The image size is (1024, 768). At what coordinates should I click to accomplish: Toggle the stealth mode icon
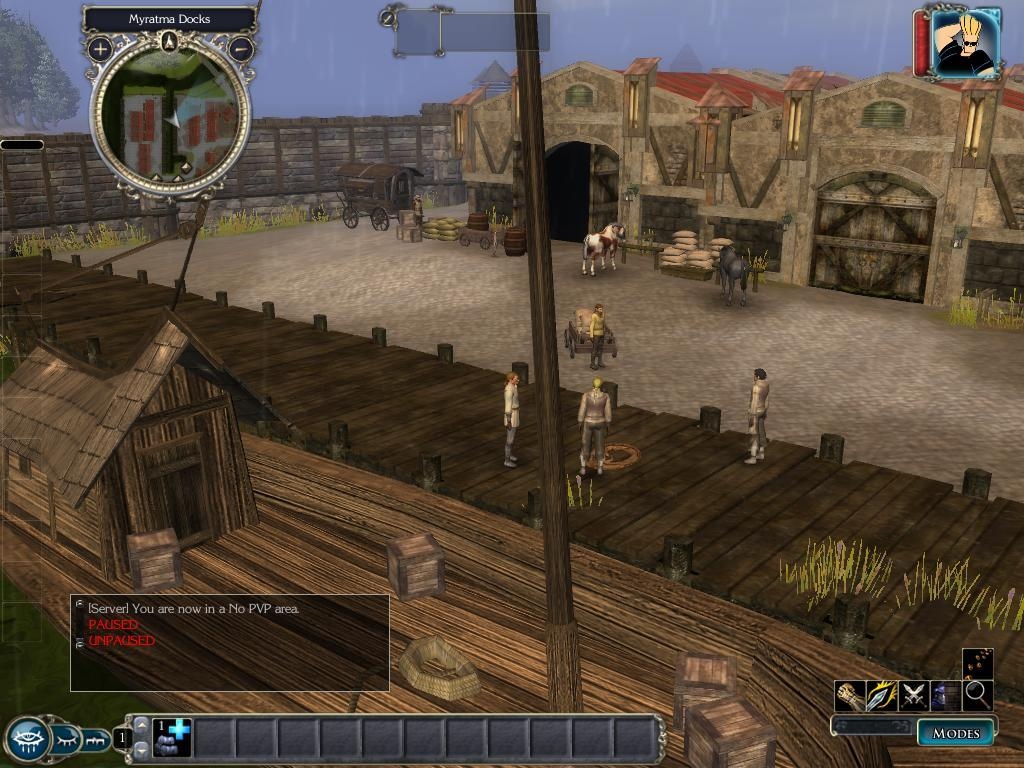(x=945, y=695)
